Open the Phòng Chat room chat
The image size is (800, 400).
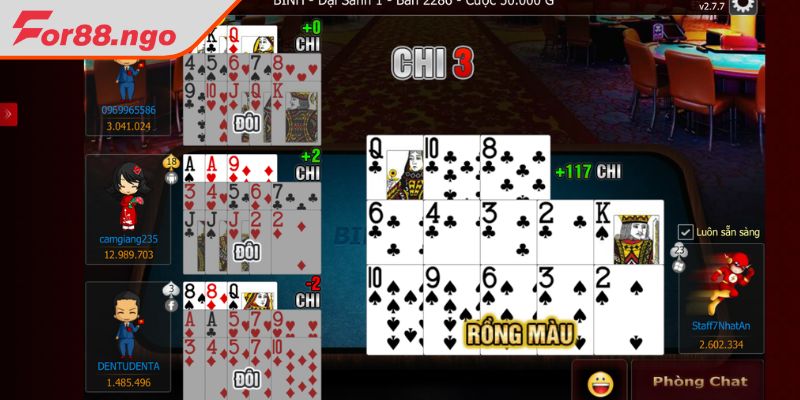click(x=699, y=381)
